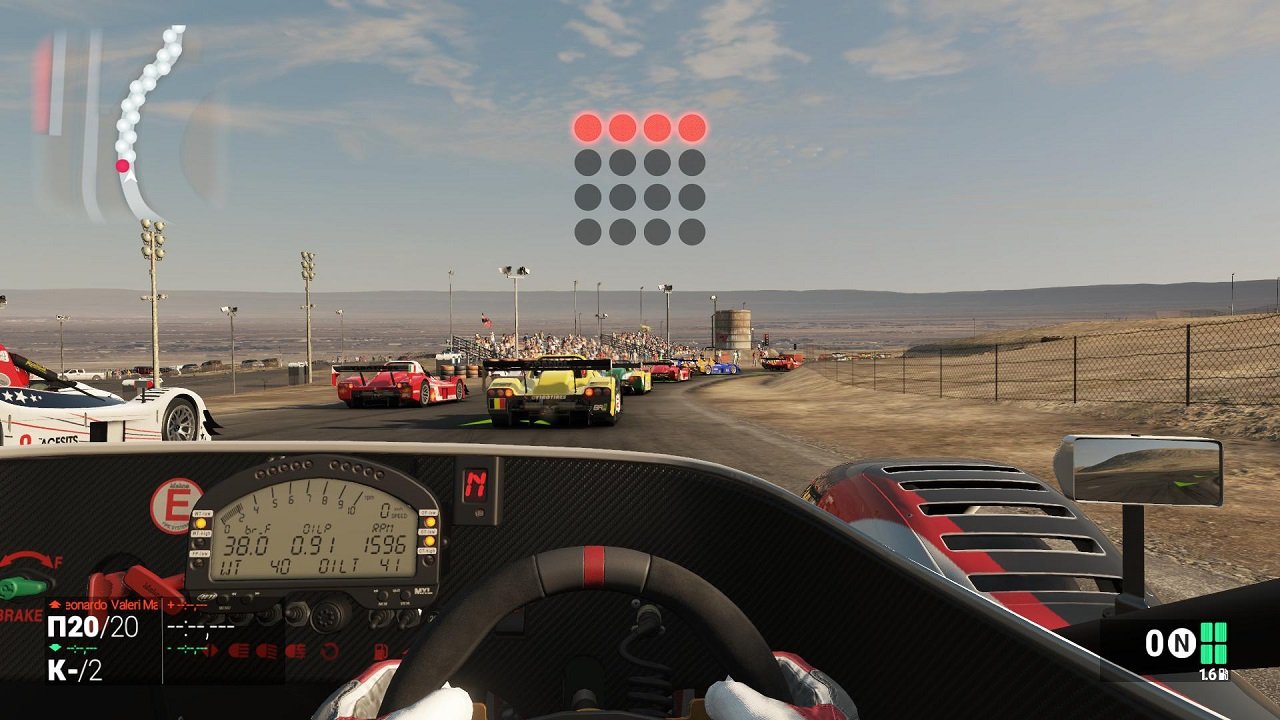Click the reset/recharge circular arrow icon

coord(329,650)
